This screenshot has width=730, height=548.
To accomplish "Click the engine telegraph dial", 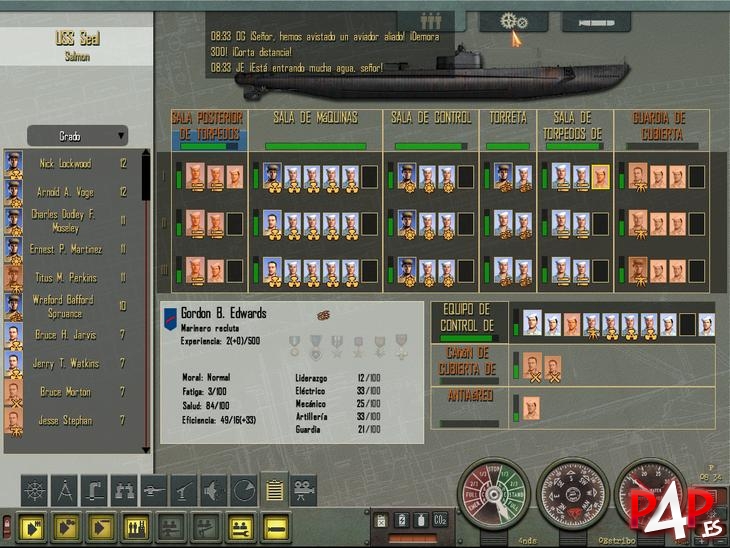I will 492,494.
